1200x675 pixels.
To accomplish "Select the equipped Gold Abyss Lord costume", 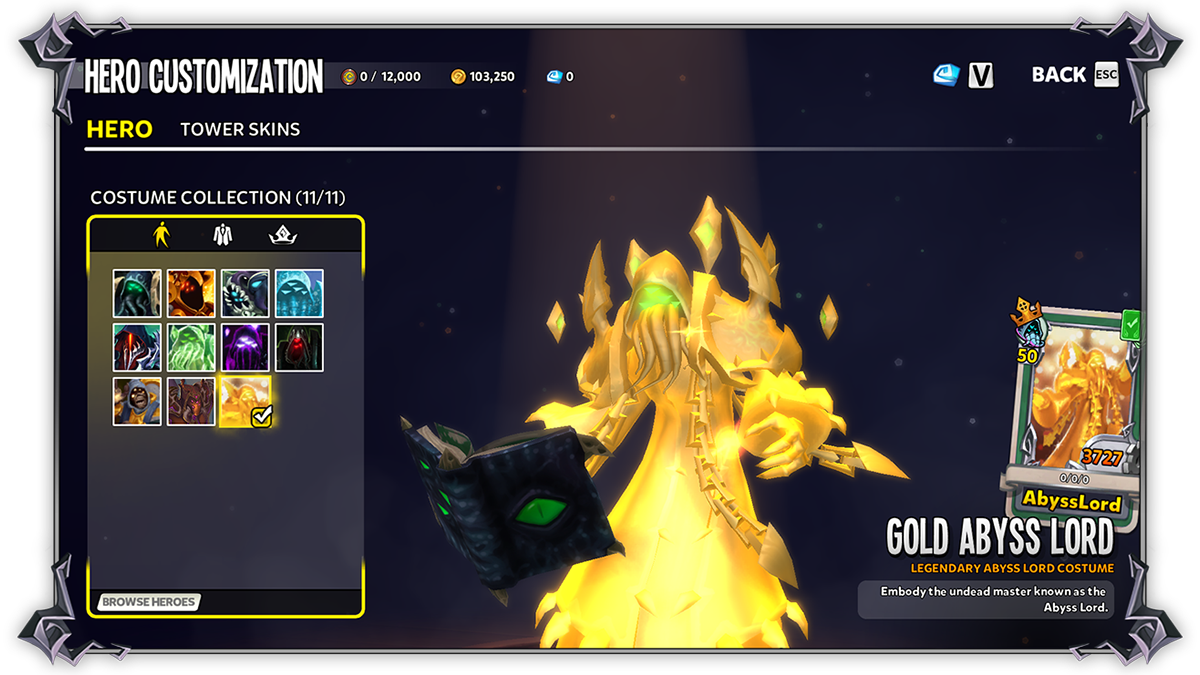I will [x=245, y=401].
